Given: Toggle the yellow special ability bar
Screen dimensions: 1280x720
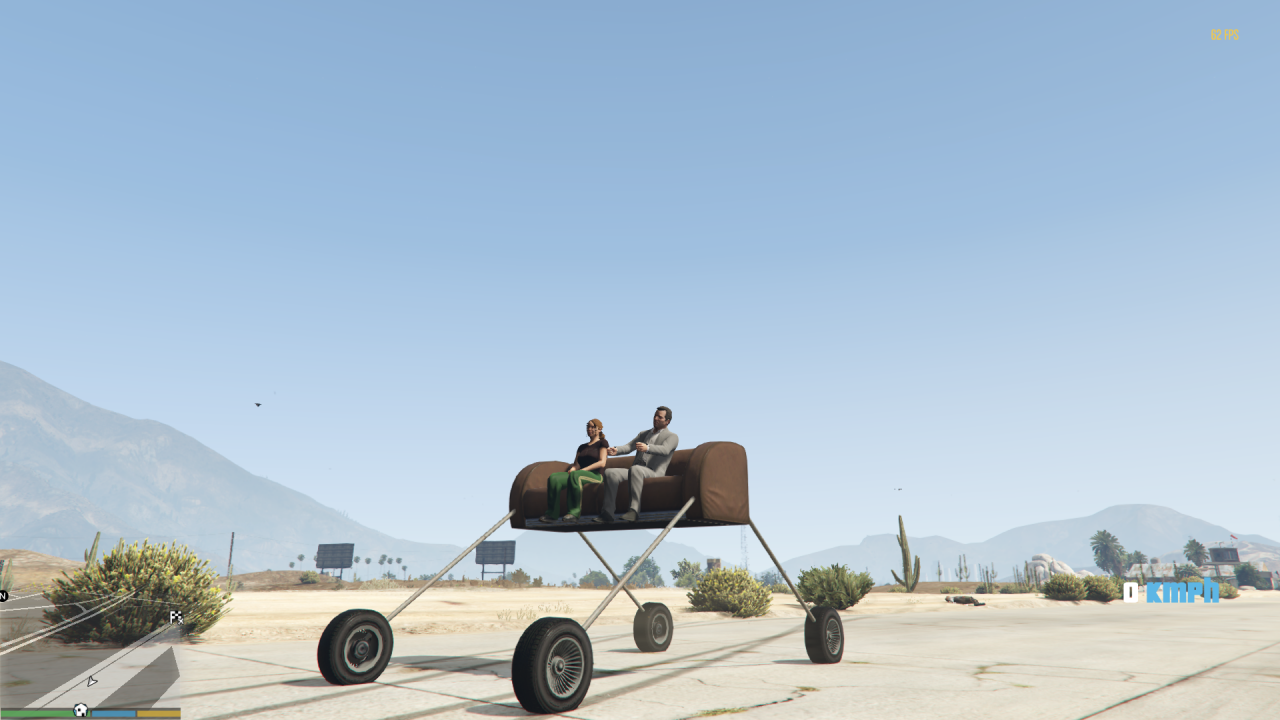Looking at the screenshot, I should click(158, 712).
